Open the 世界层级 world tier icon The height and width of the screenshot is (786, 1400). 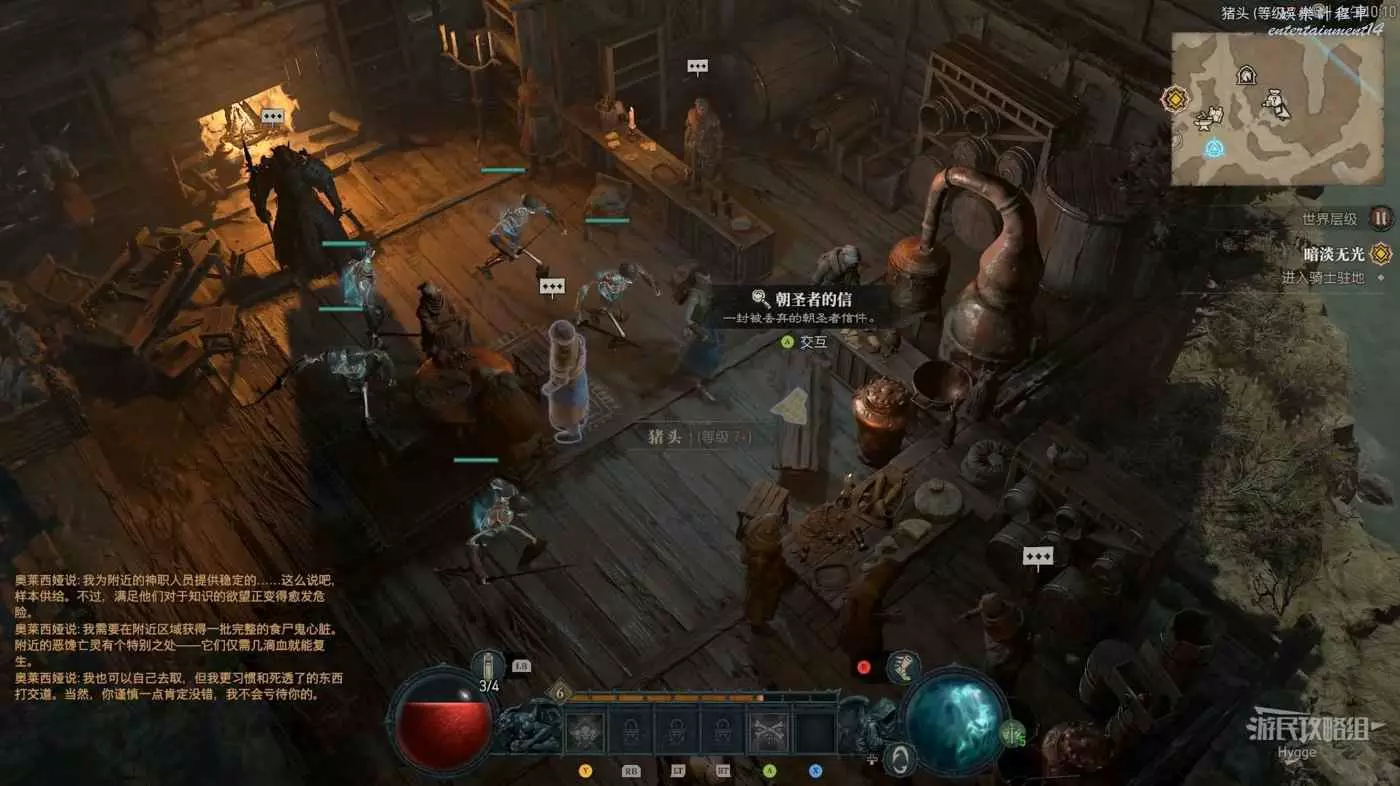pos(1381,218)
